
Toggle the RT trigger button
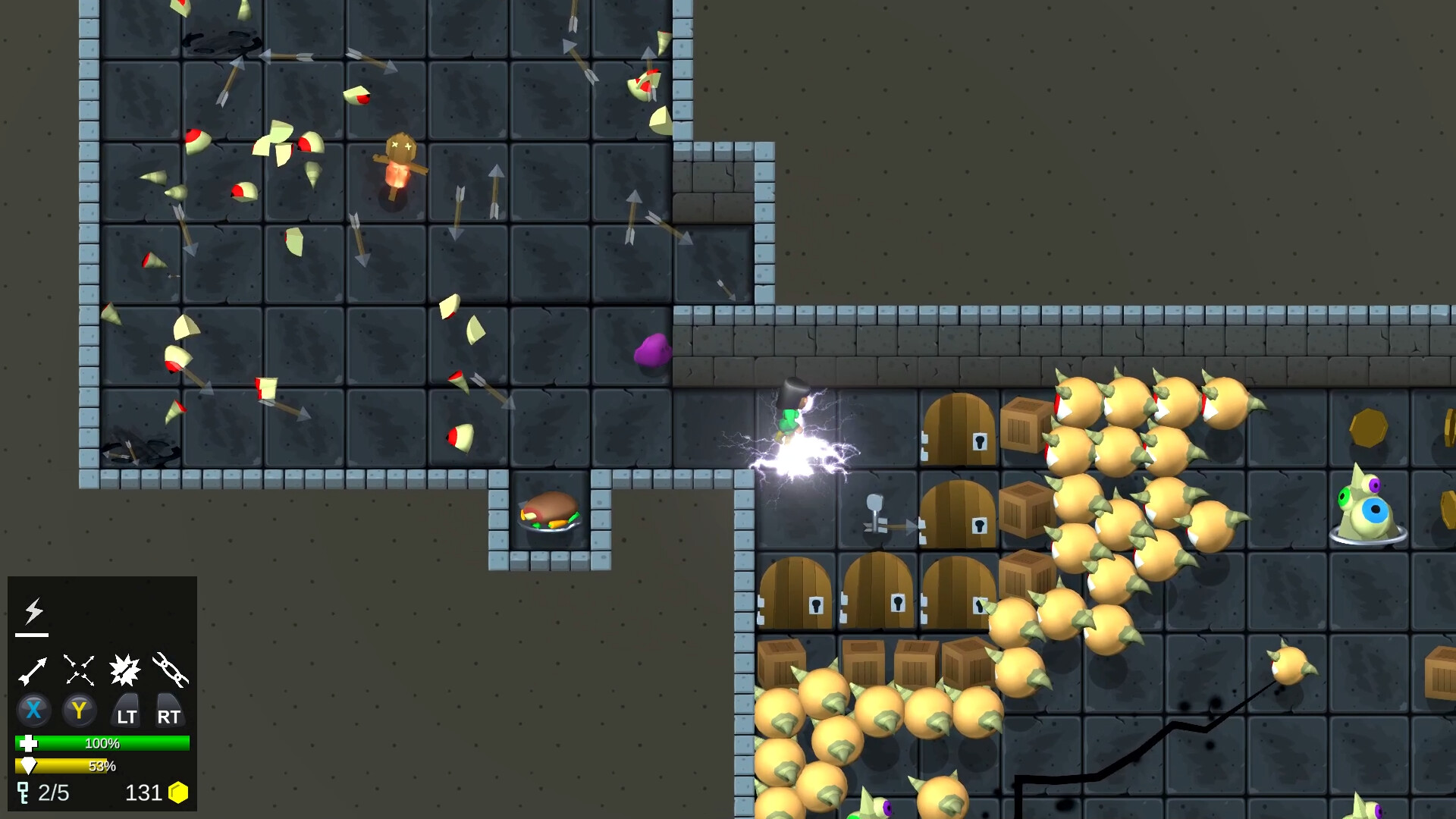click(170, 711)
